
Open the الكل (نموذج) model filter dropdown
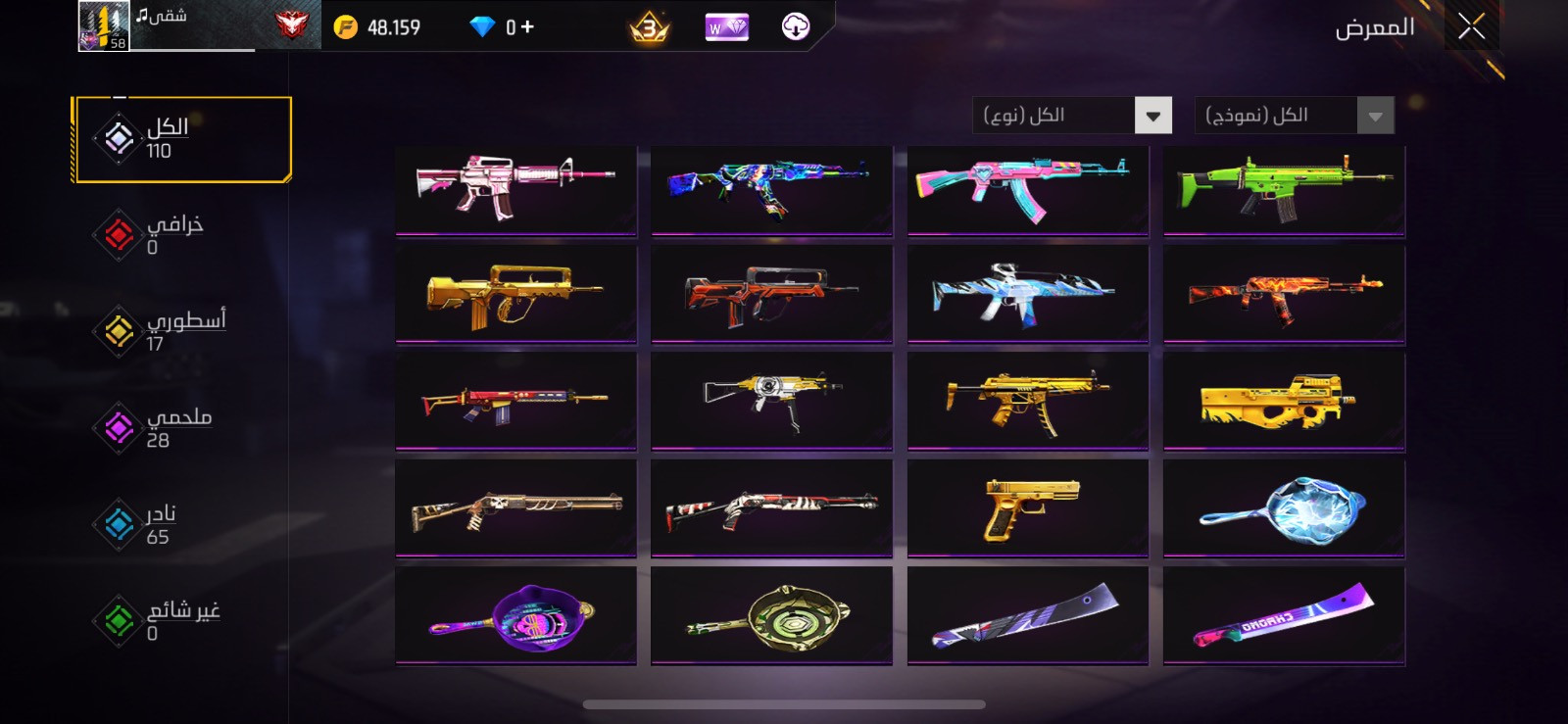coord(1294,116)
